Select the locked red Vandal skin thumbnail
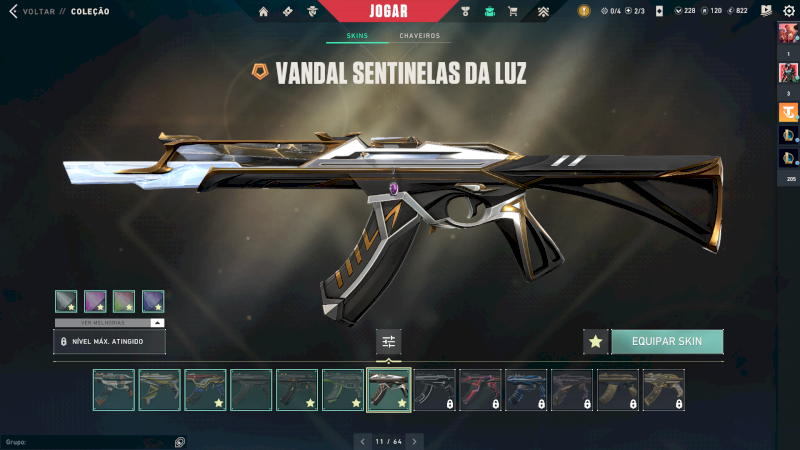Viewport: 800px width, 450px height. click(x=481, y=390)
